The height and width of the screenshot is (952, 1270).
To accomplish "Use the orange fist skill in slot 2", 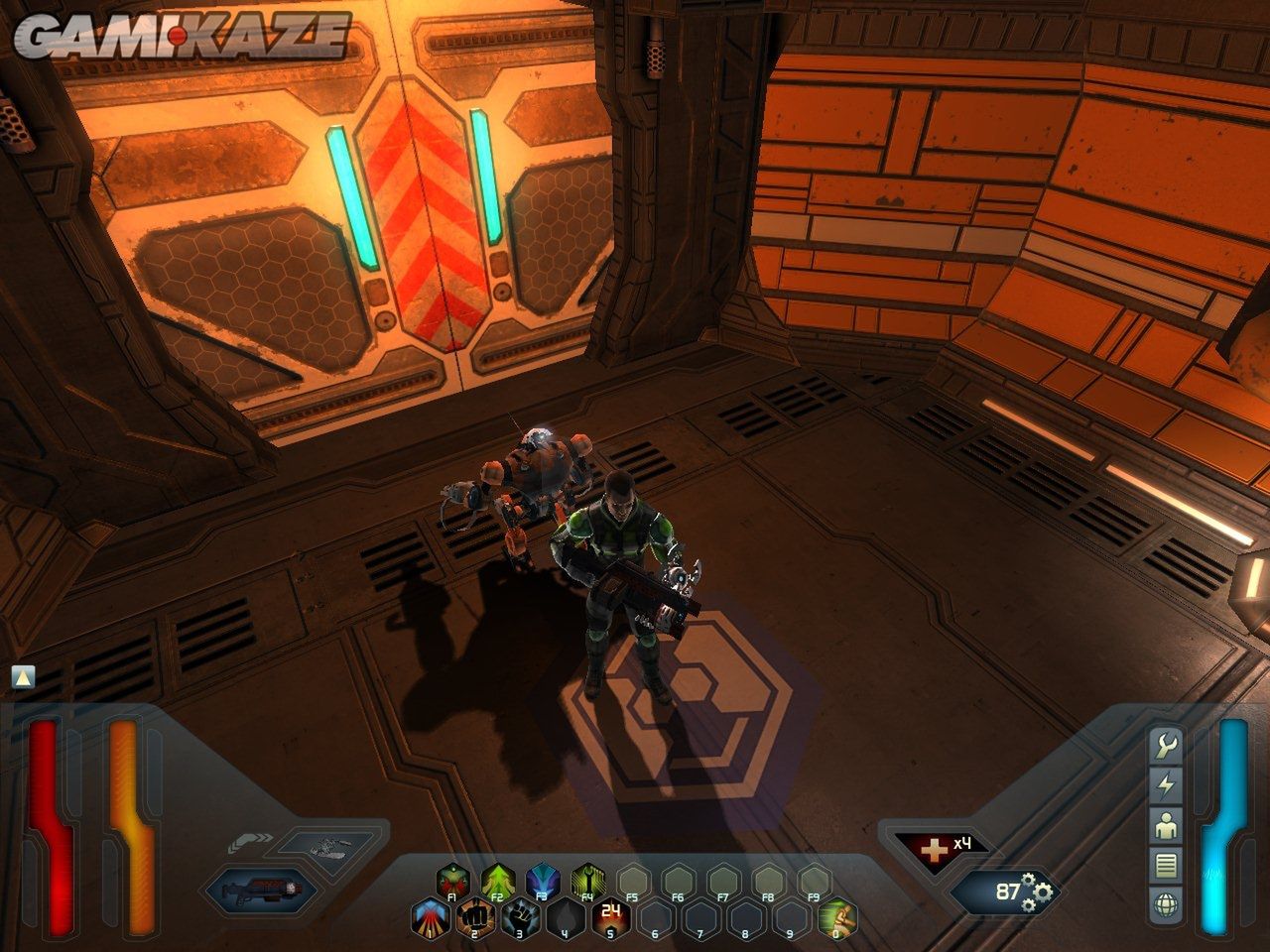I will point(474,917).
